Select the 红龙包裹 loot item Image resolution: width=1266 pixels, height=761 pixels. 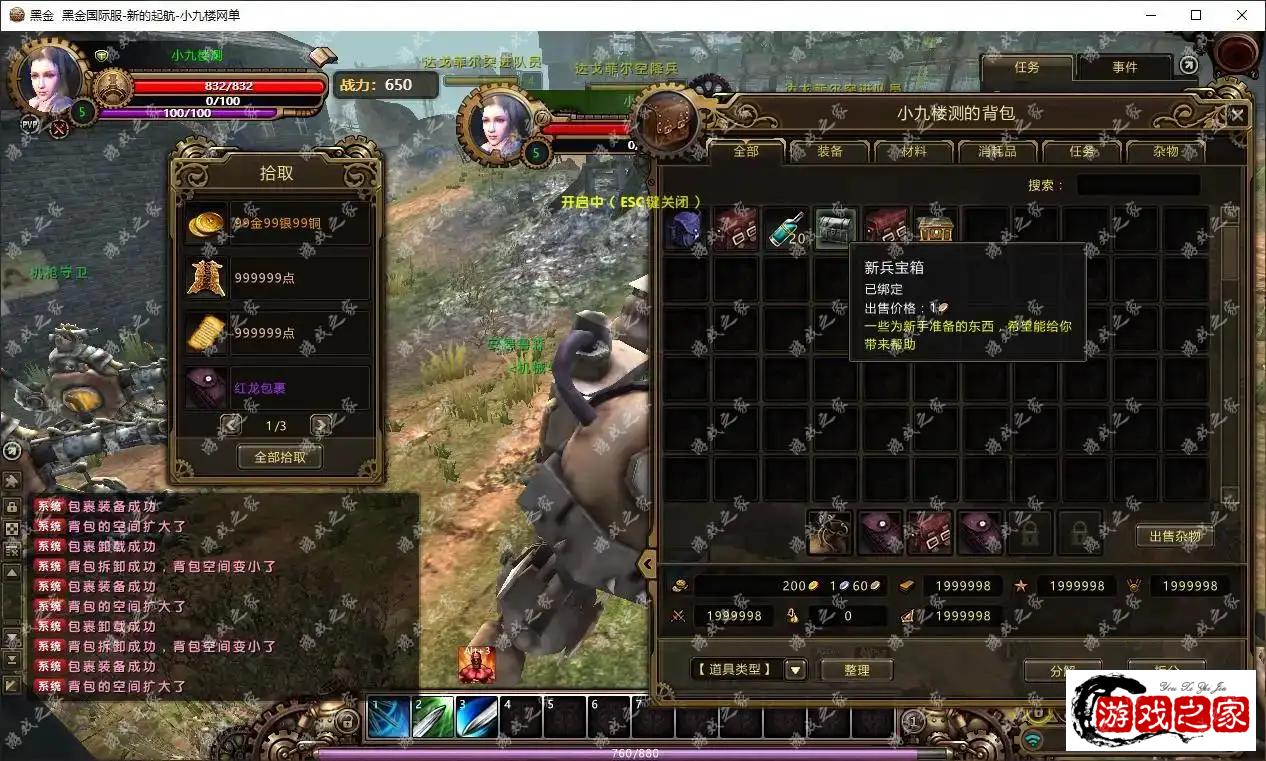[x=277, y=387]
